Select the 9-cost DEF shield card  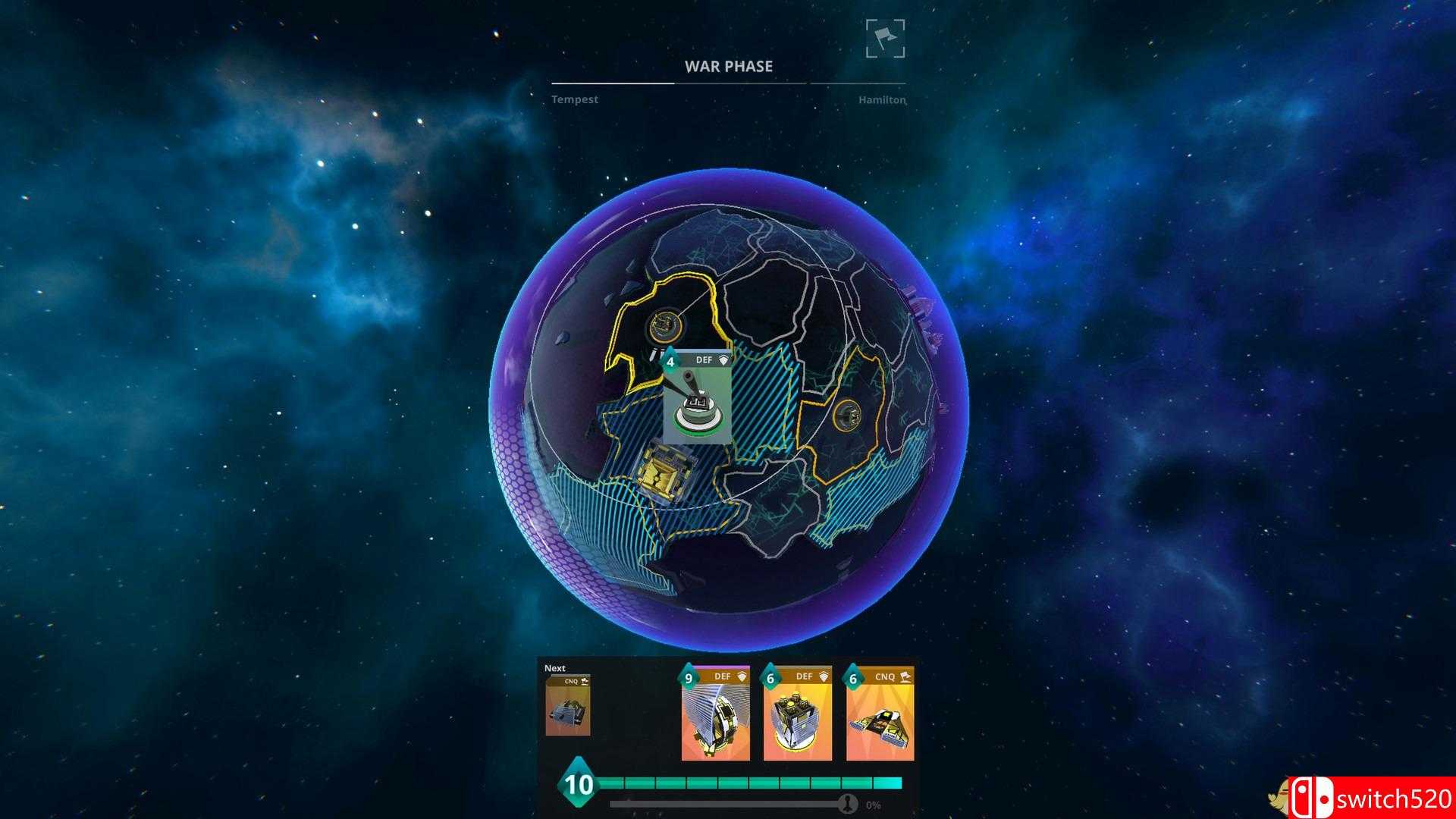click(x=715, y=714)
